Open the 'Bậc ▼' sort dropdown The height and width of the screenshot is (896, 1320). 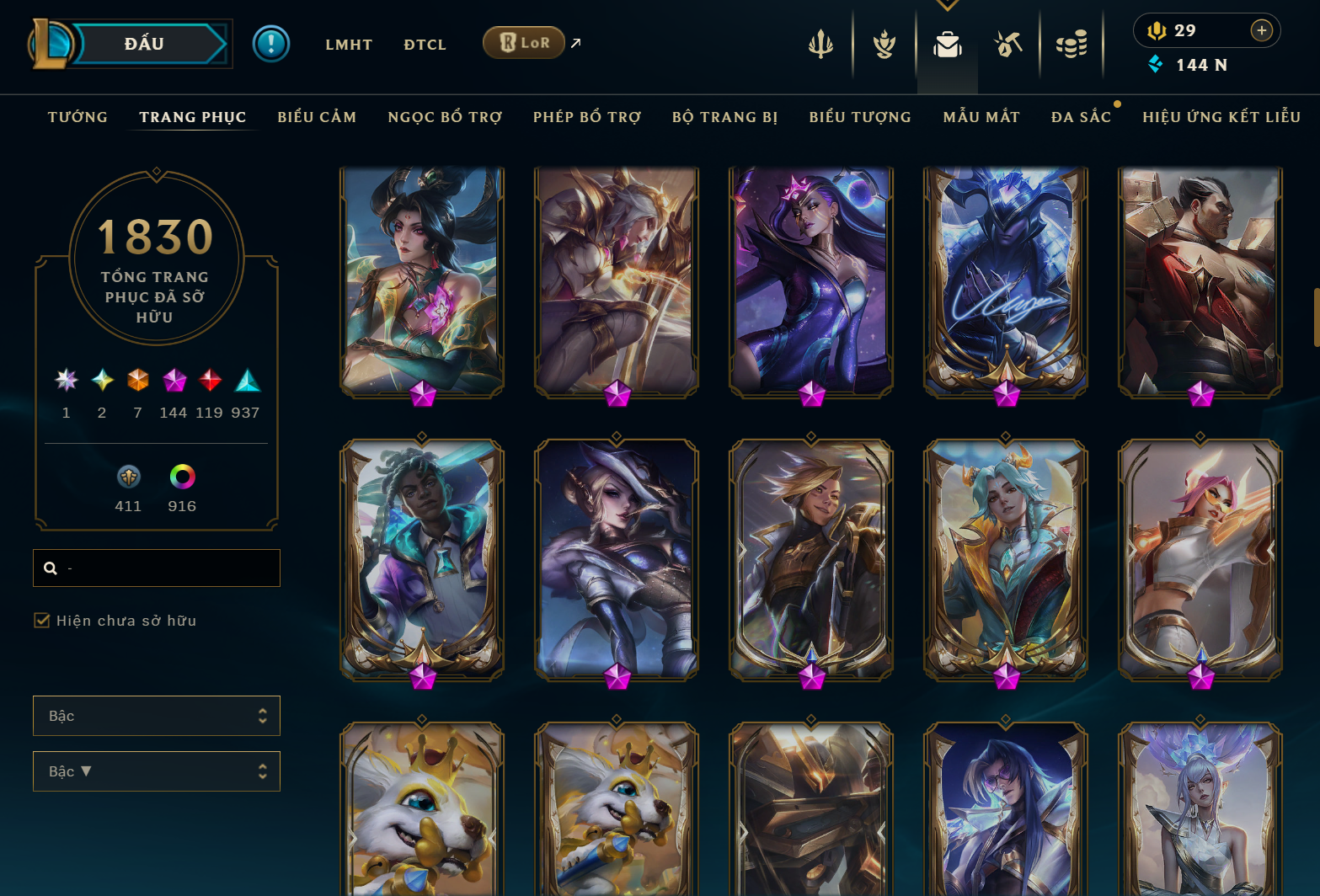pyautogui.click(x=156, y=771)
